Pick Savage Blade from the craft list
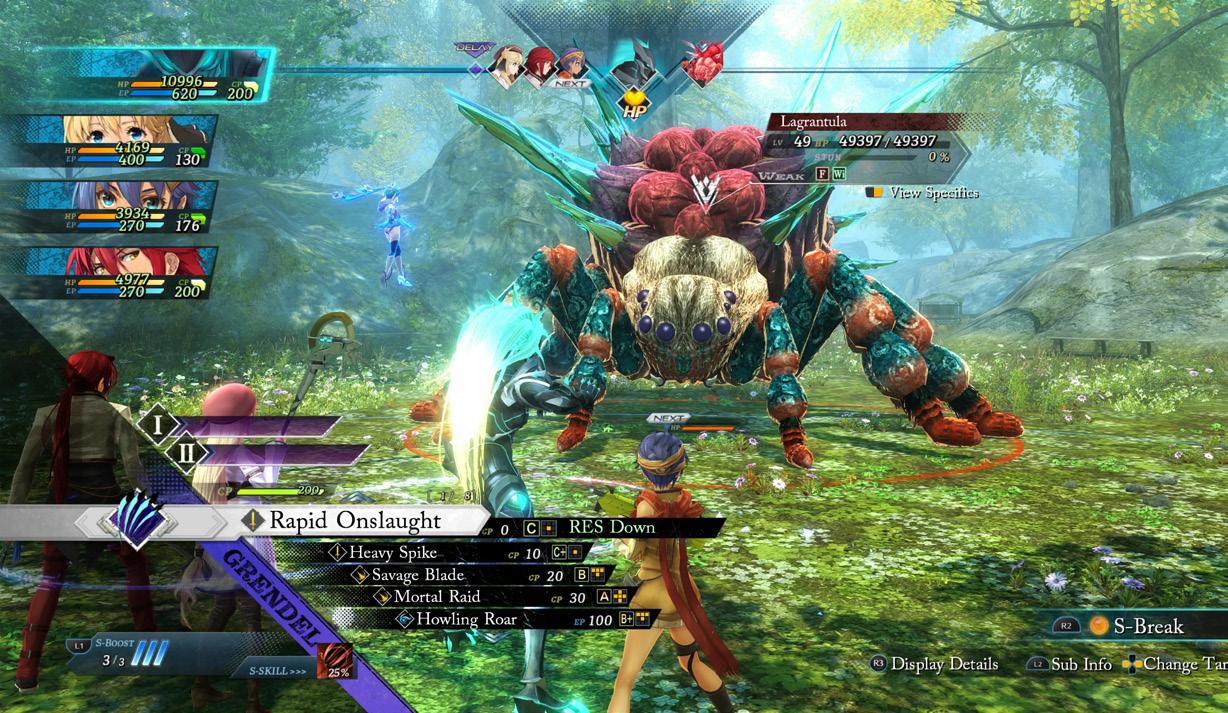Image resolution: width=1228 pixels, height=713 pixels. [418, 575]
